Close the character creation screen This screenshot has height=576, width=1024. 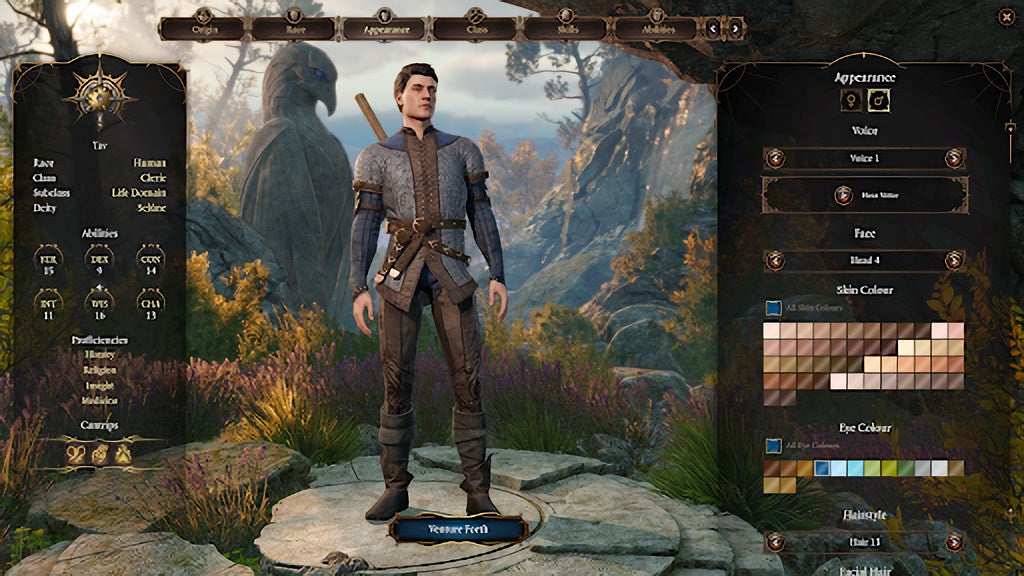(1006, 16)
